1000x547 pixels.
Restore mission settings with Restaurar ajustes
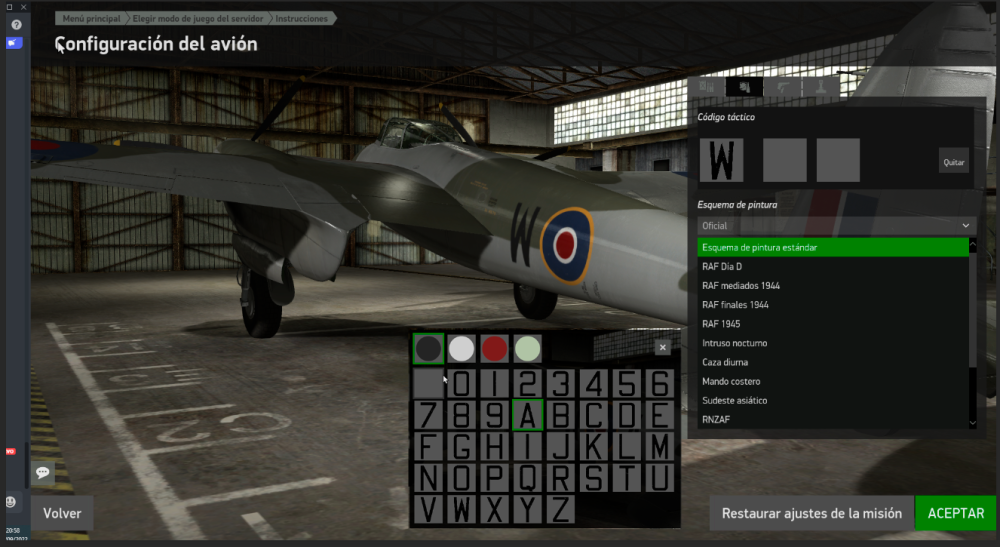point(812,513)
